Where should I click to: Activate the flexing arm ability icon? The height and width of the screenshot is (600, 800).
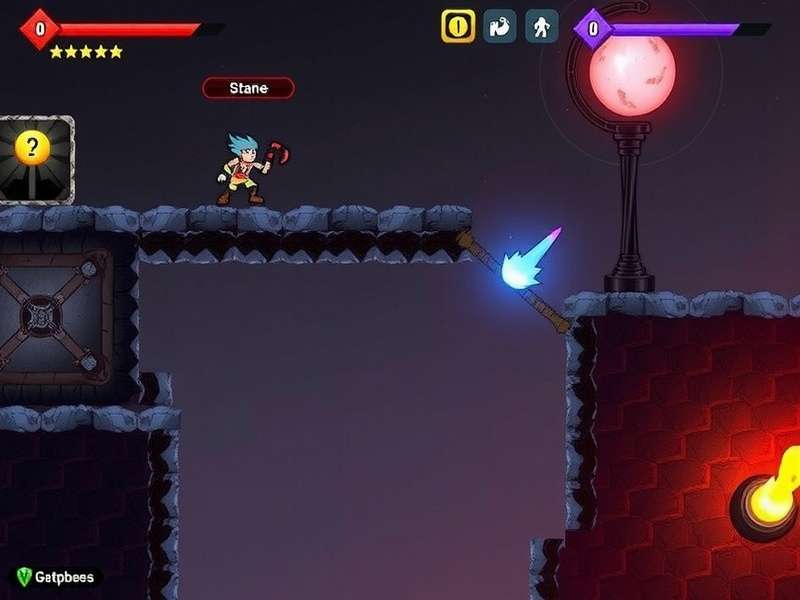click(500, 26)
